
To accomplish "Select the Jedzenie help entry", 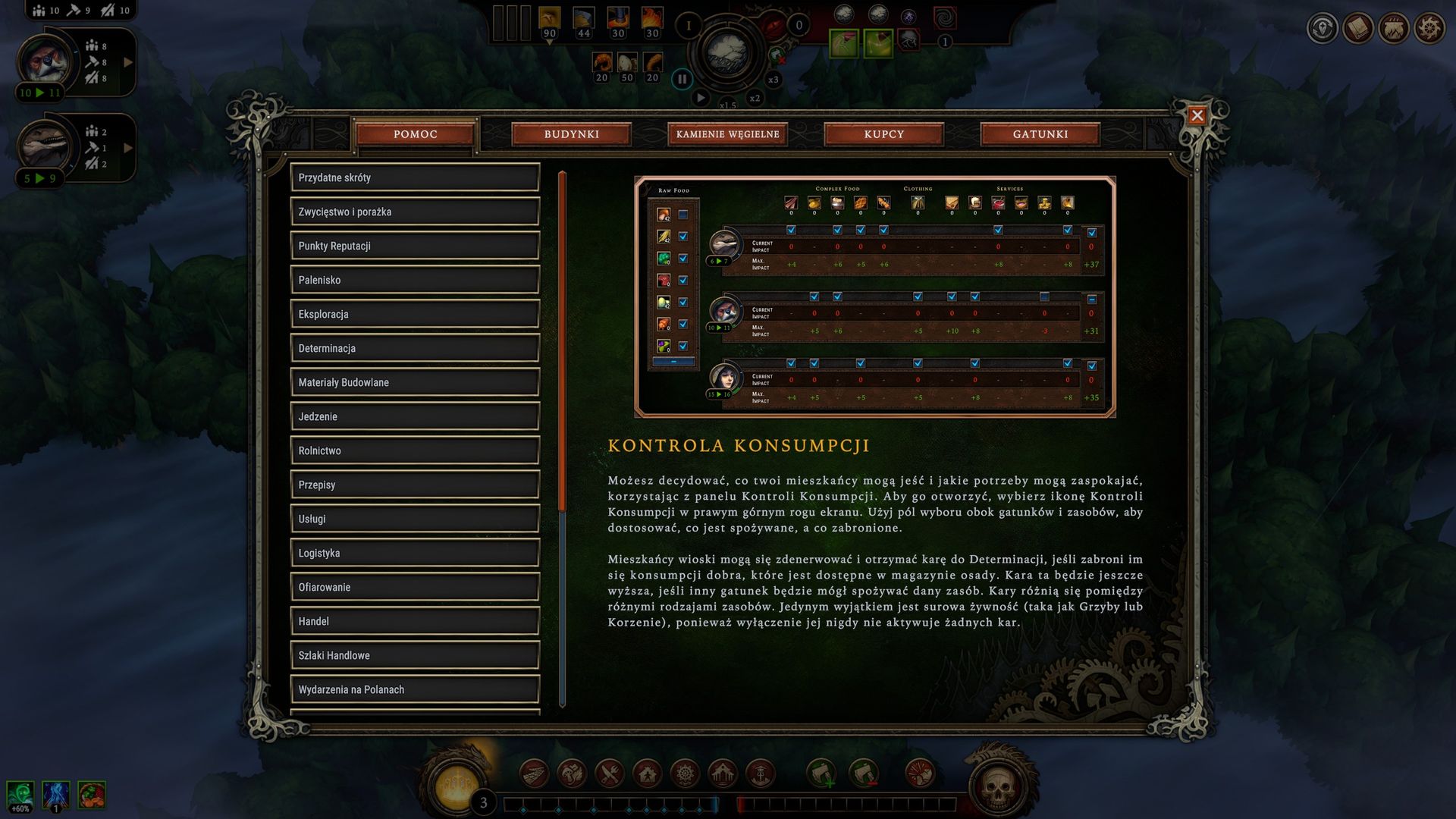I will 415,416.
